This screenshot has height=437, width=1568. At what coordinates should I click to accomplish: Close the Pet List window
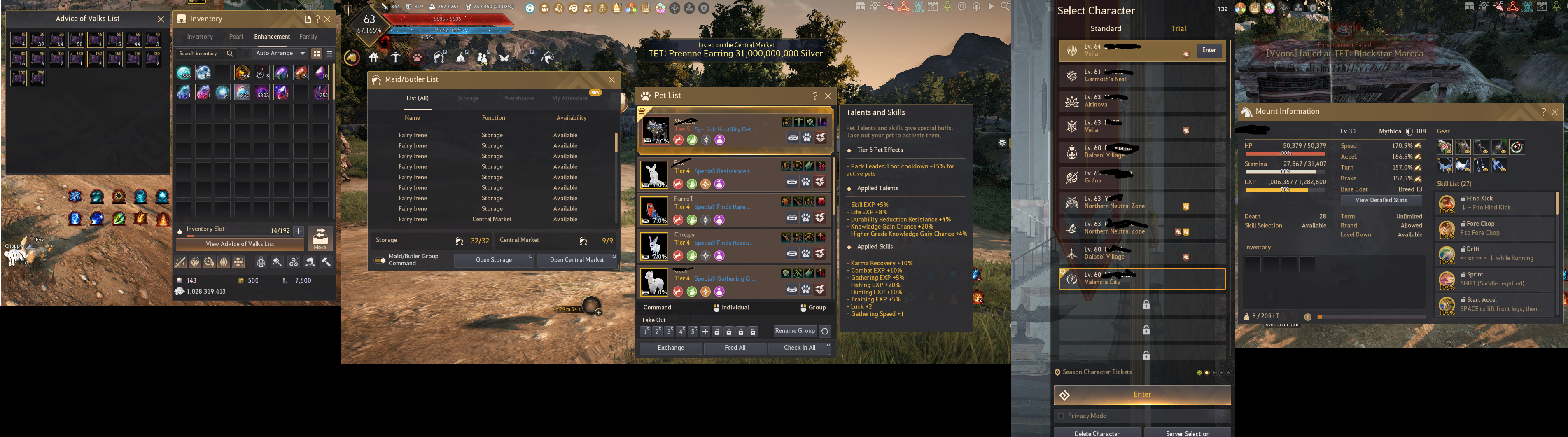pos(828,96)
